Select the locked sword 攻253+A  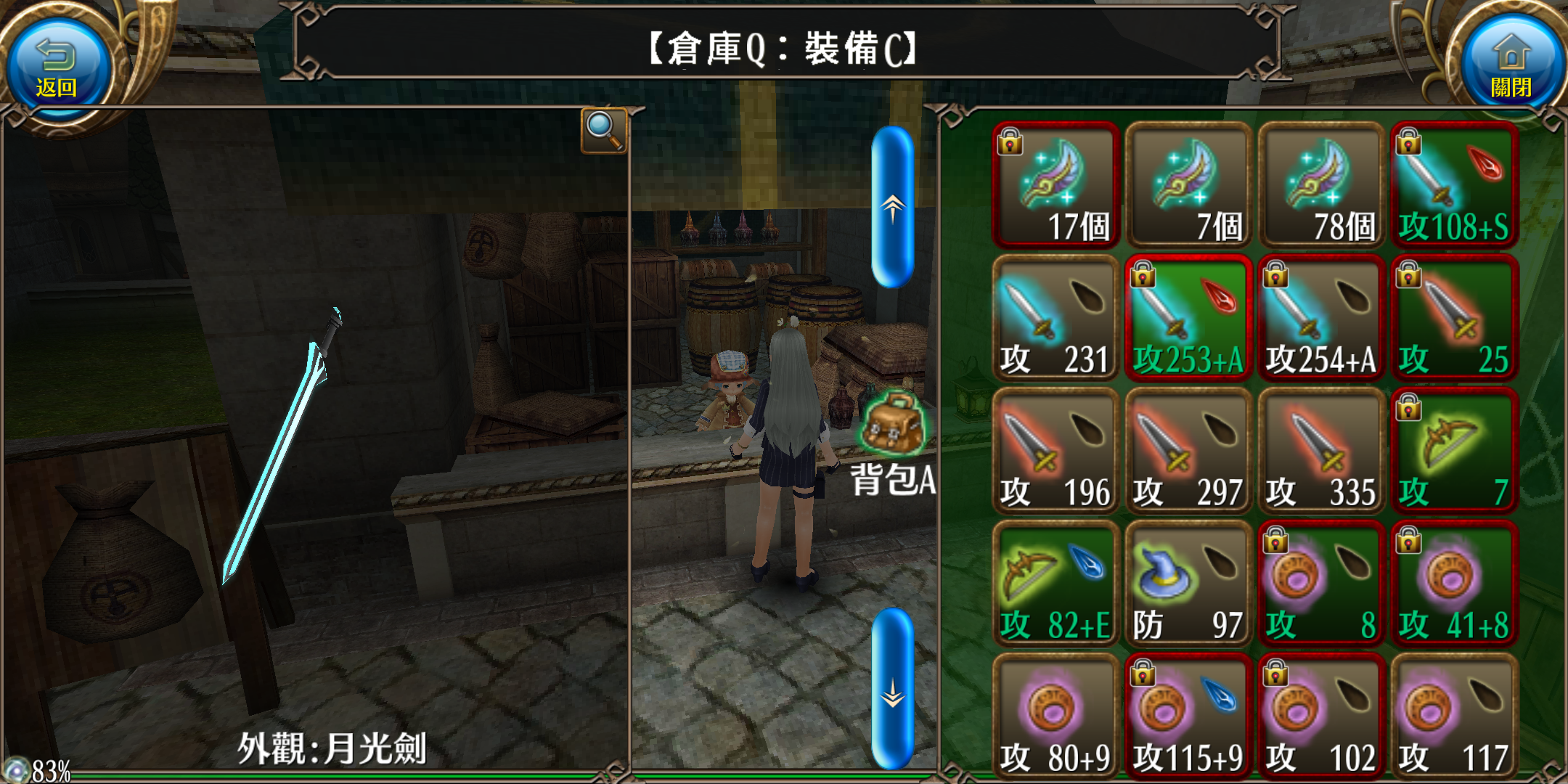[1189, 318]
